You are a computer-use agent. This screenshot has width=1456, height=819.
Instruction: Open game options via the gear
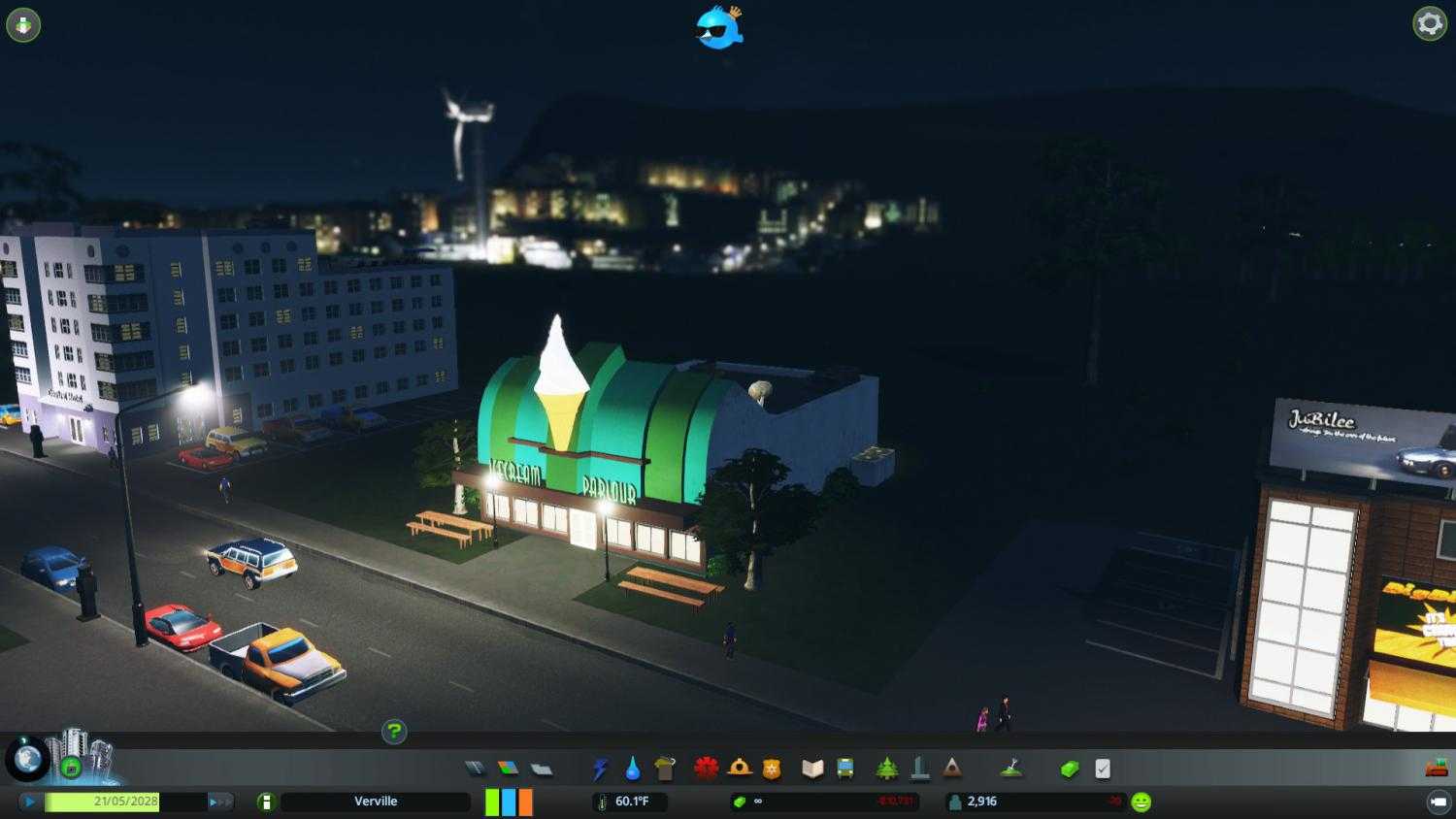(1429, 22)
